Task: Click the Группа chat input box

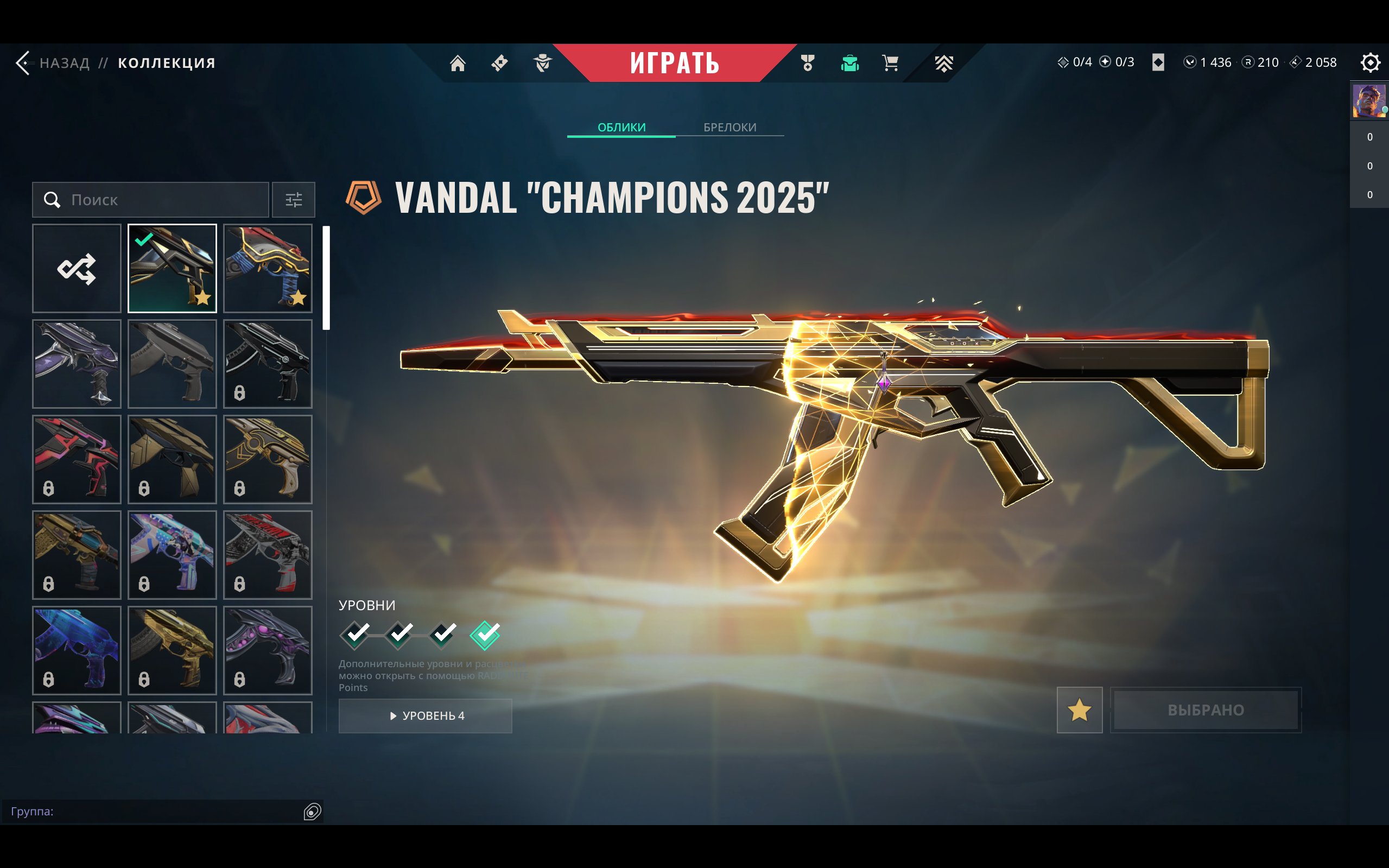Action: [155, 811]
